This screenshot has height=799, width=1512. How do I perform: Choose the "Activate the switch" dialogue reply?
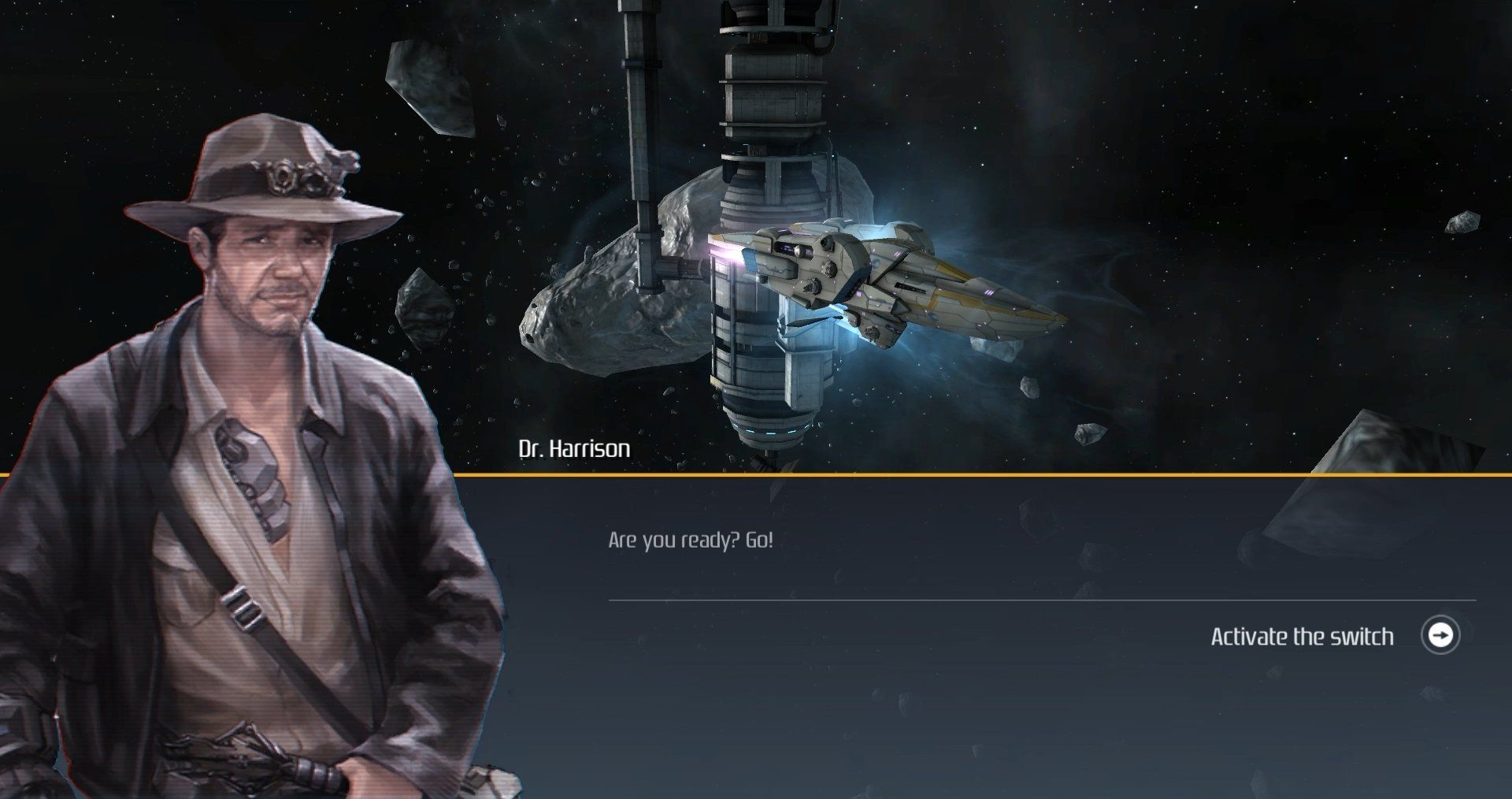[x=1302, y=636]
